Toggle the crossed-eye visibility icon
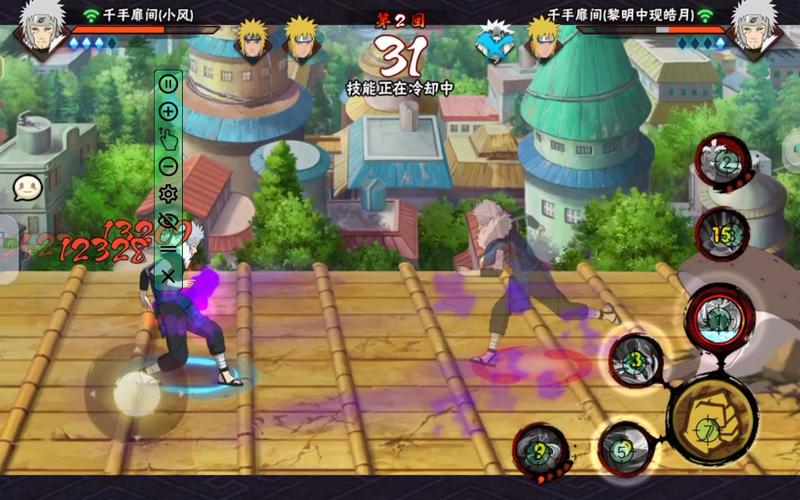This screenshot has height=500, width=800. pos(168,221)
